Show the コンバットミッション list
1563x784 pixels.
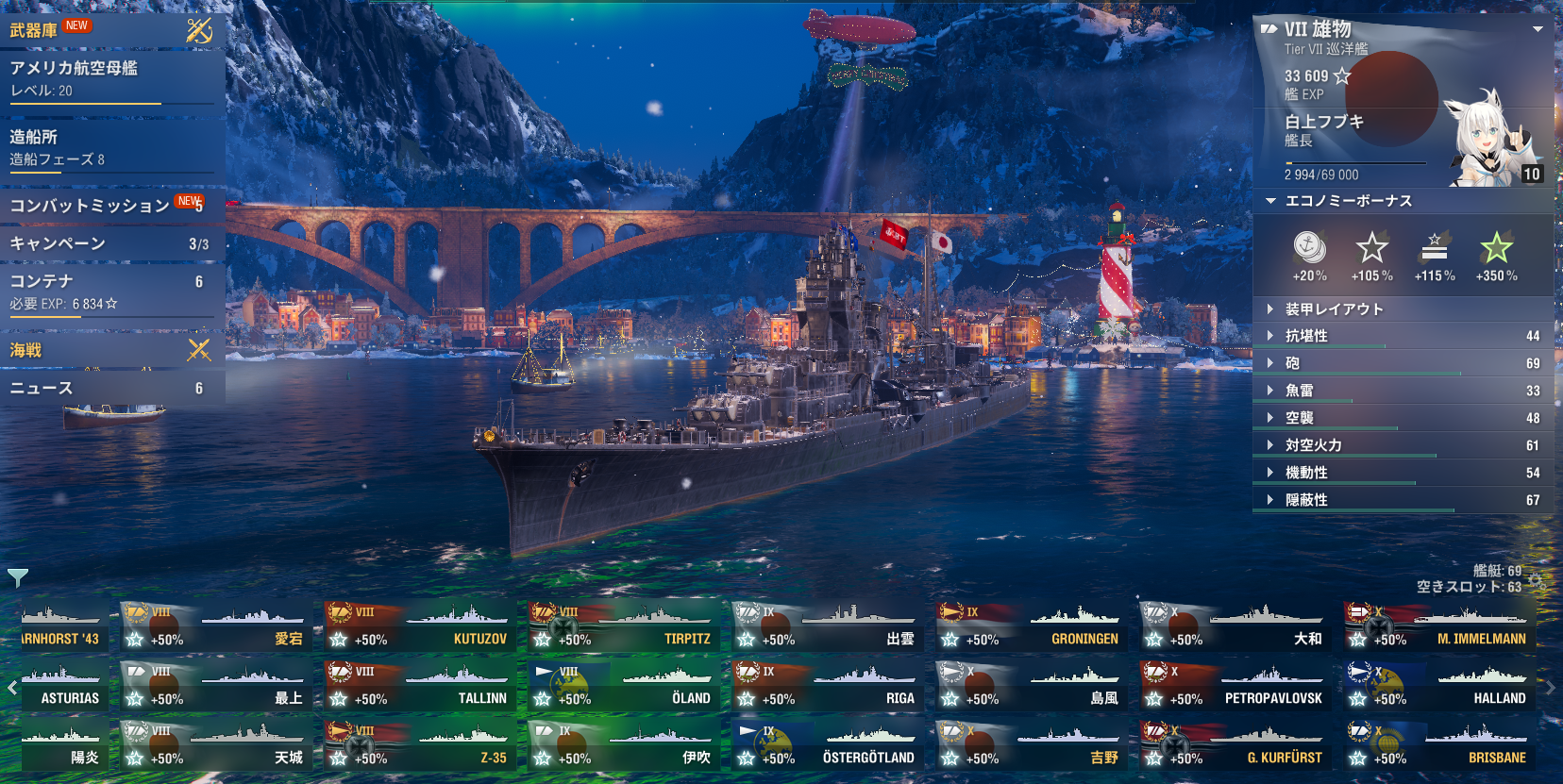coord(90,206)
